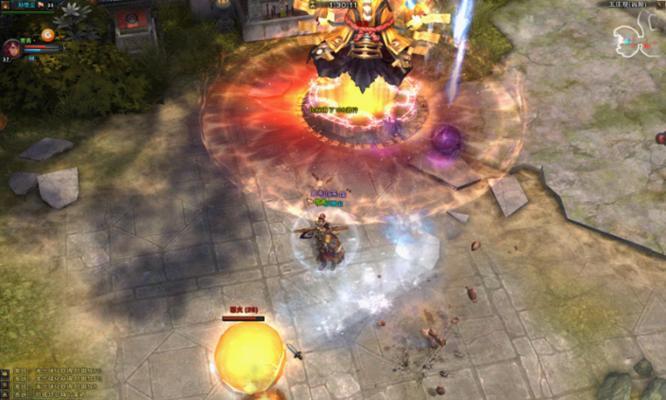This screenshot has height=400, width=666.
Task: Click the small flag icon beside player name
Action: pos(39,4)
